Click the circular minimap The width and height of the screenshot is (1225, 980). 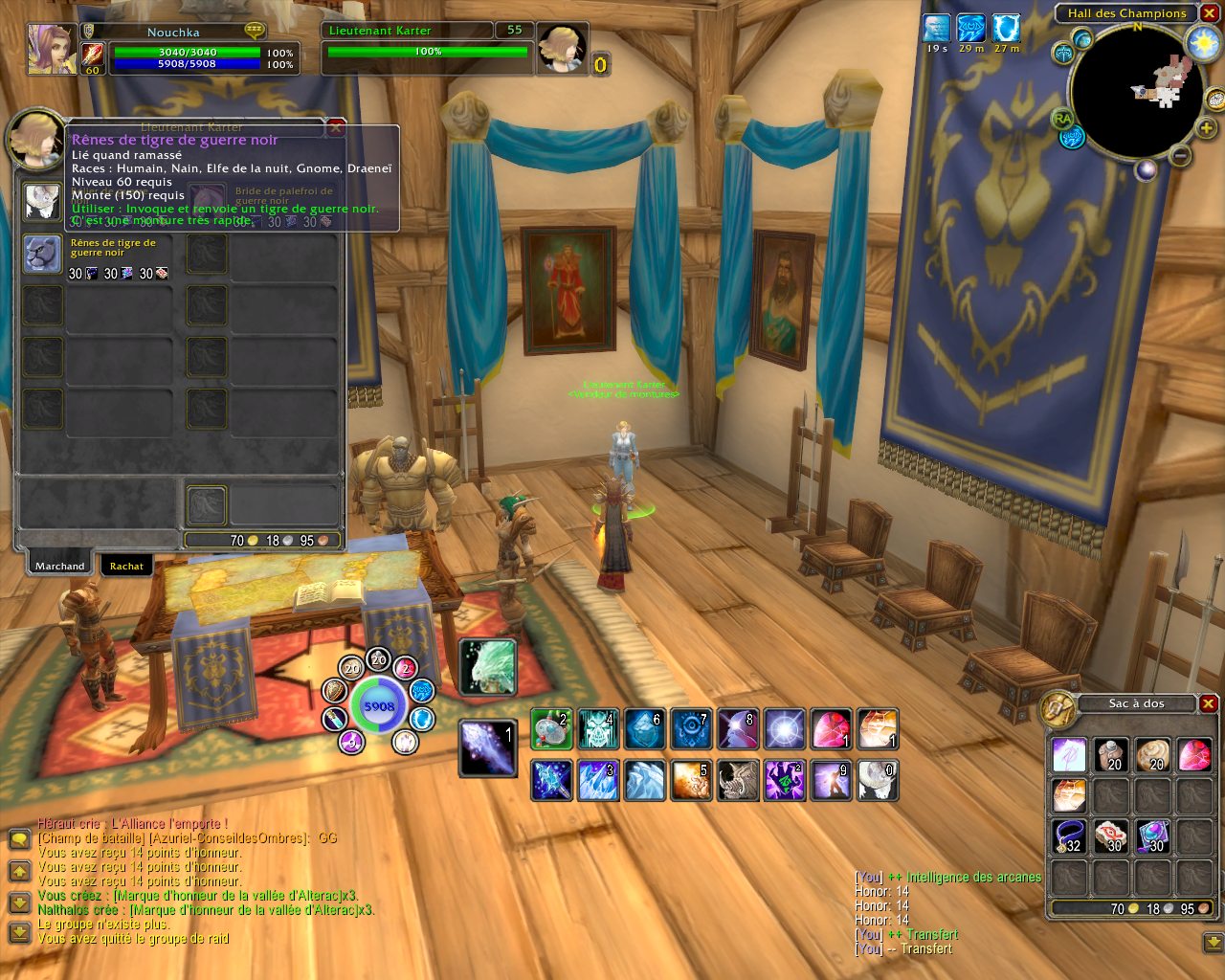[1137, 92]
